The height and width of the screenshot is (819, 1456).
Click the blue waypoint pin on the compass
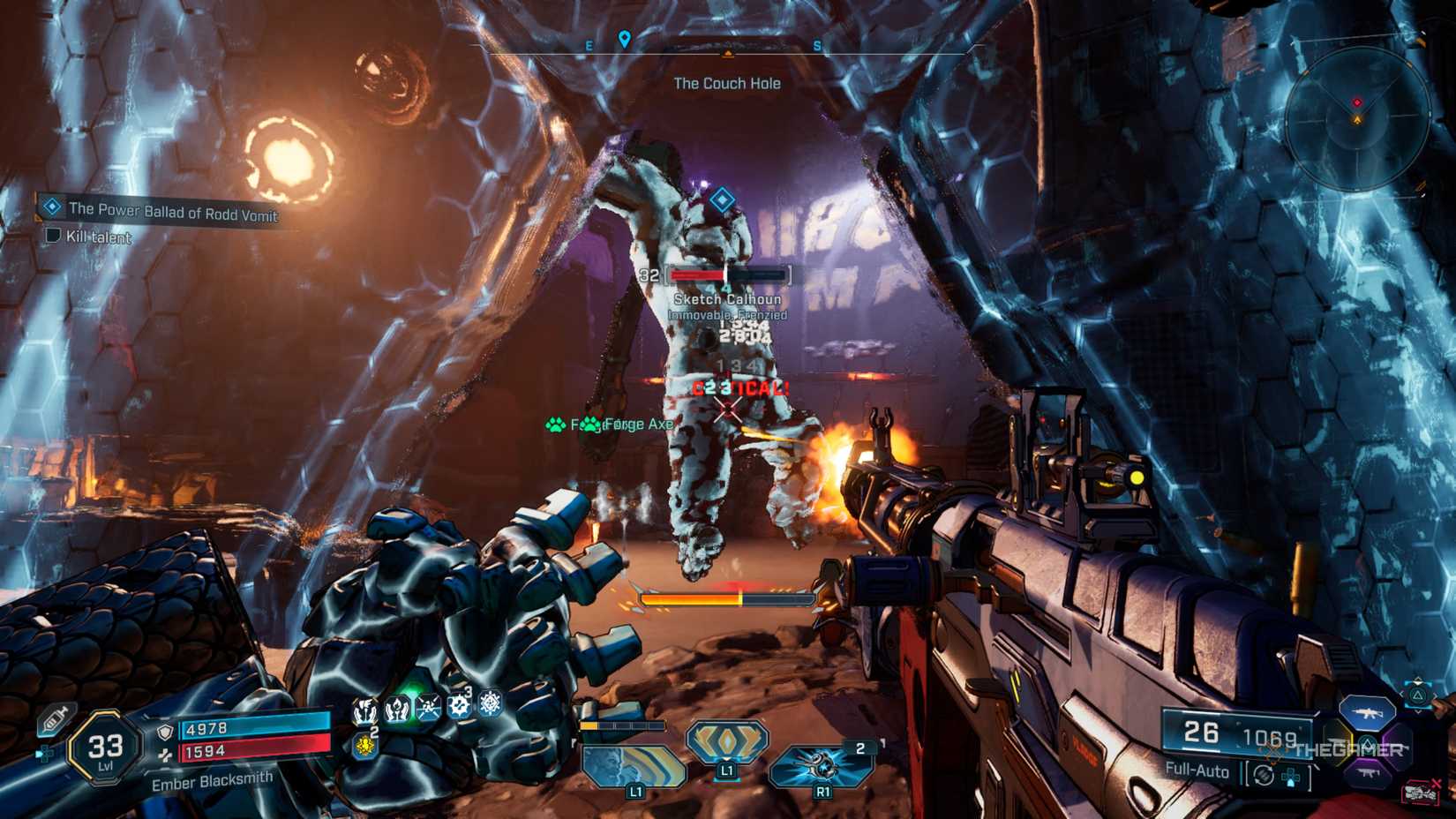[x=625, y=39]
